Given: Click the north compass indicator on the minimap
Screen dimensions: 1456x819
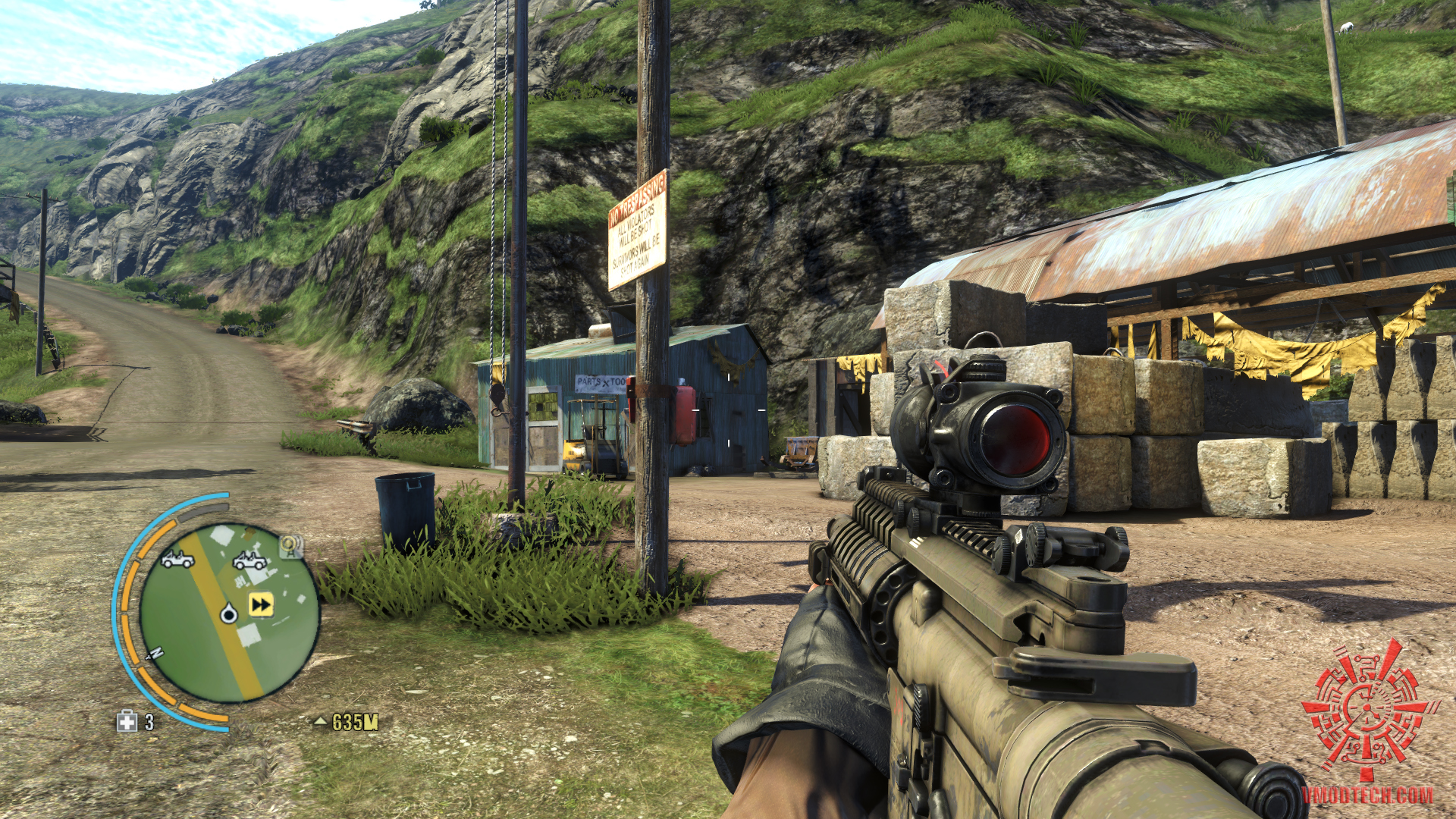Looking at the screenshot, I should coord(157,653).
